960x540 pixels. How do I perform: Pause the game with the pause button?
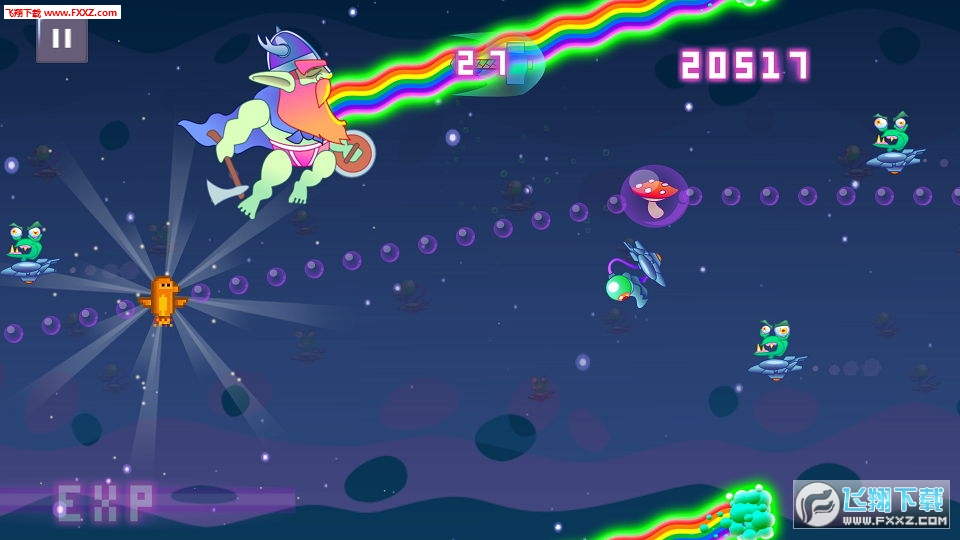tap(62, 39)
